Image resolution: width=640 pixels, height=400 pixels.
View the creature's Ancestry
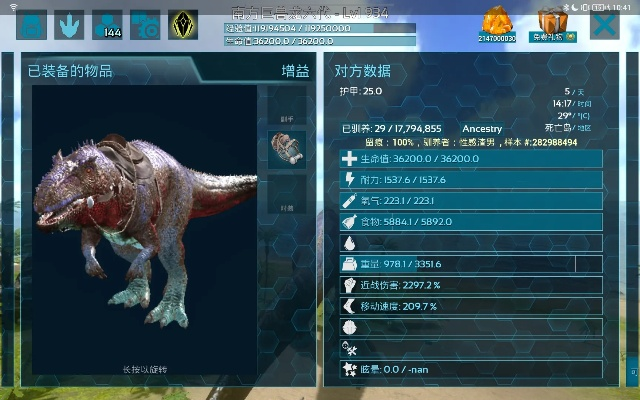pos(481,129)
